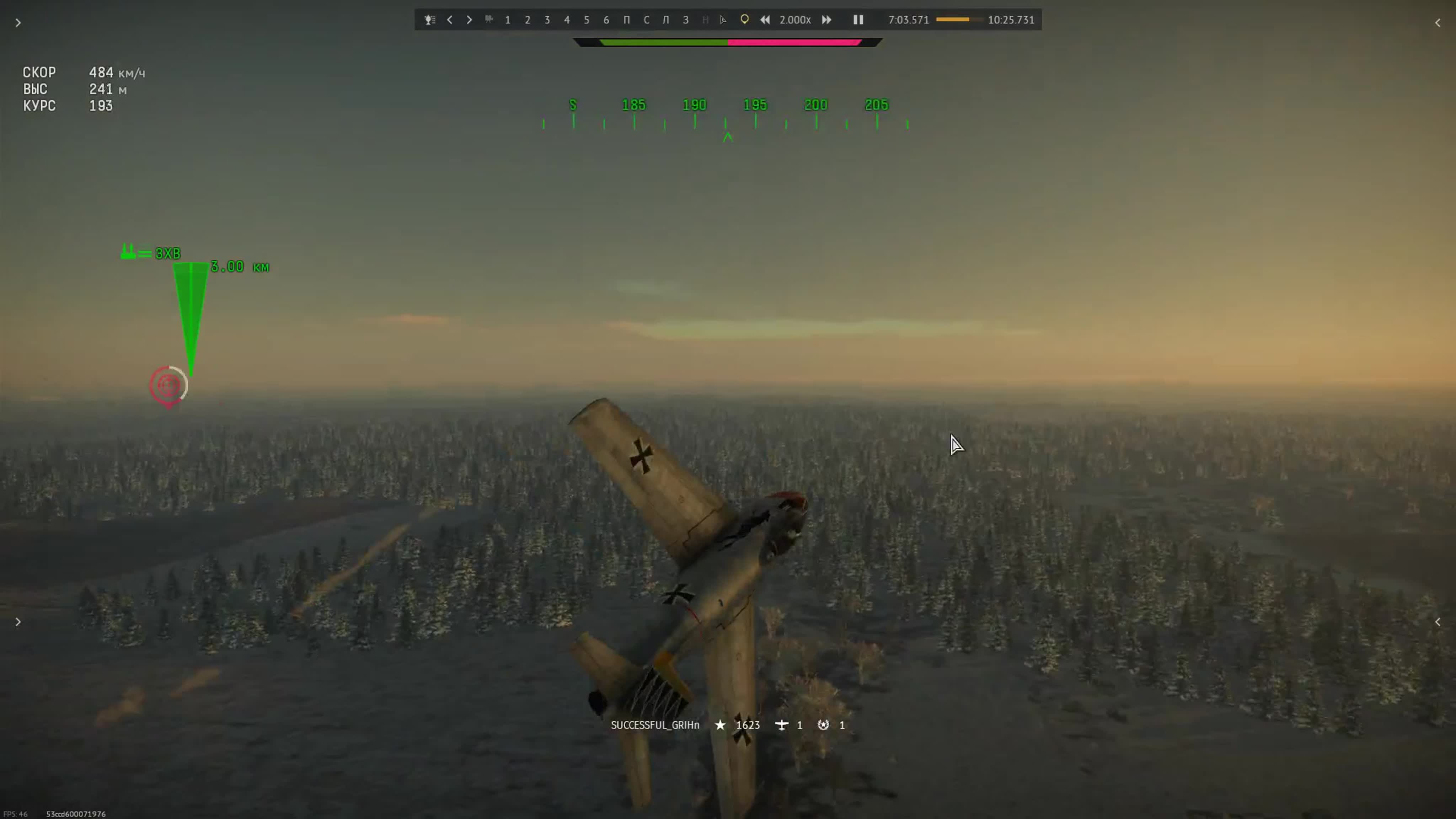Toggle the yellow map marker icon
The width and height of the screenshot is (1456, 819).
(x=744, y=20)
